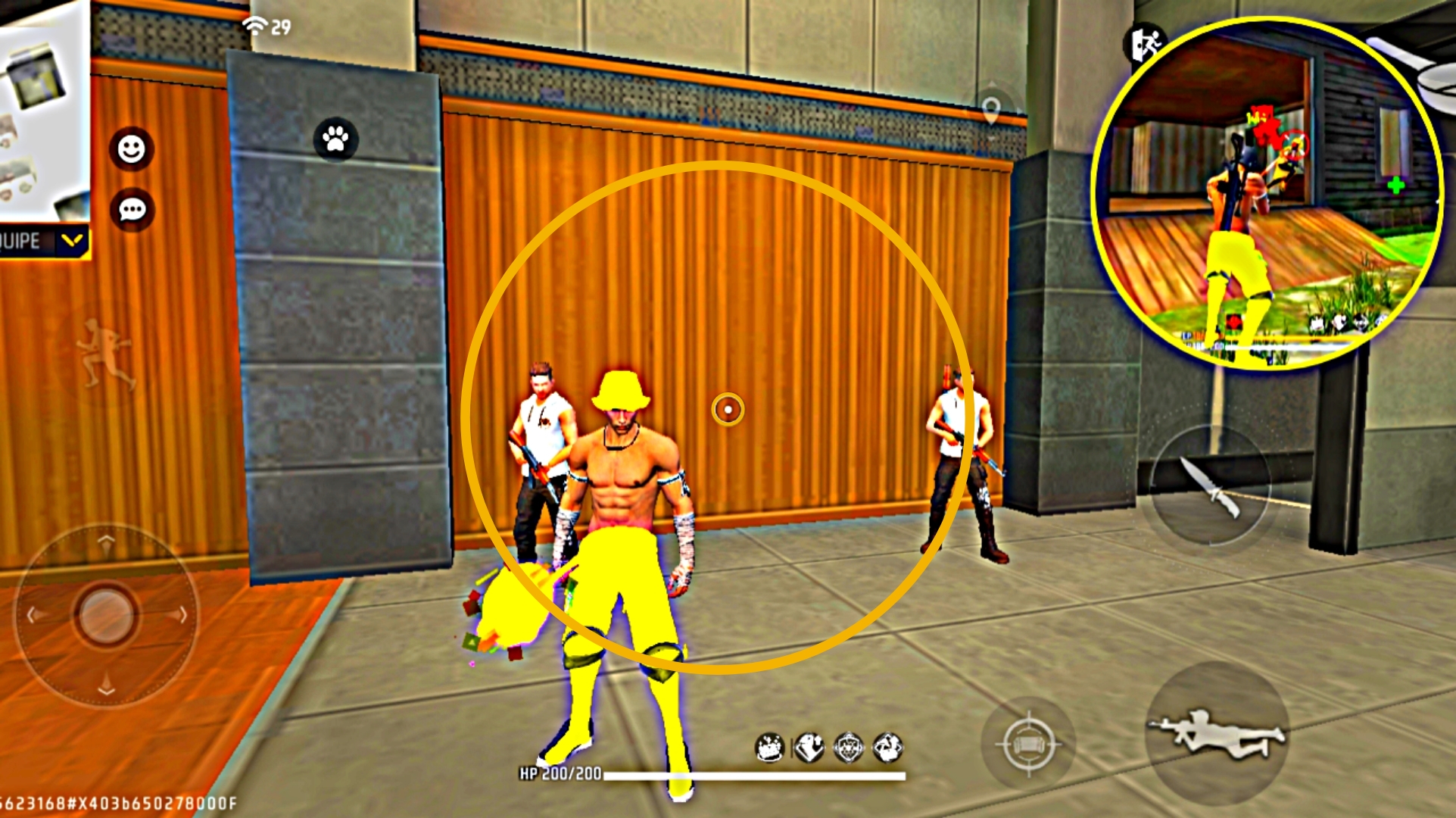Screen dimensions: 1456x818
Task: Tap the paw print pet button
Action: (x=335, y=139)
